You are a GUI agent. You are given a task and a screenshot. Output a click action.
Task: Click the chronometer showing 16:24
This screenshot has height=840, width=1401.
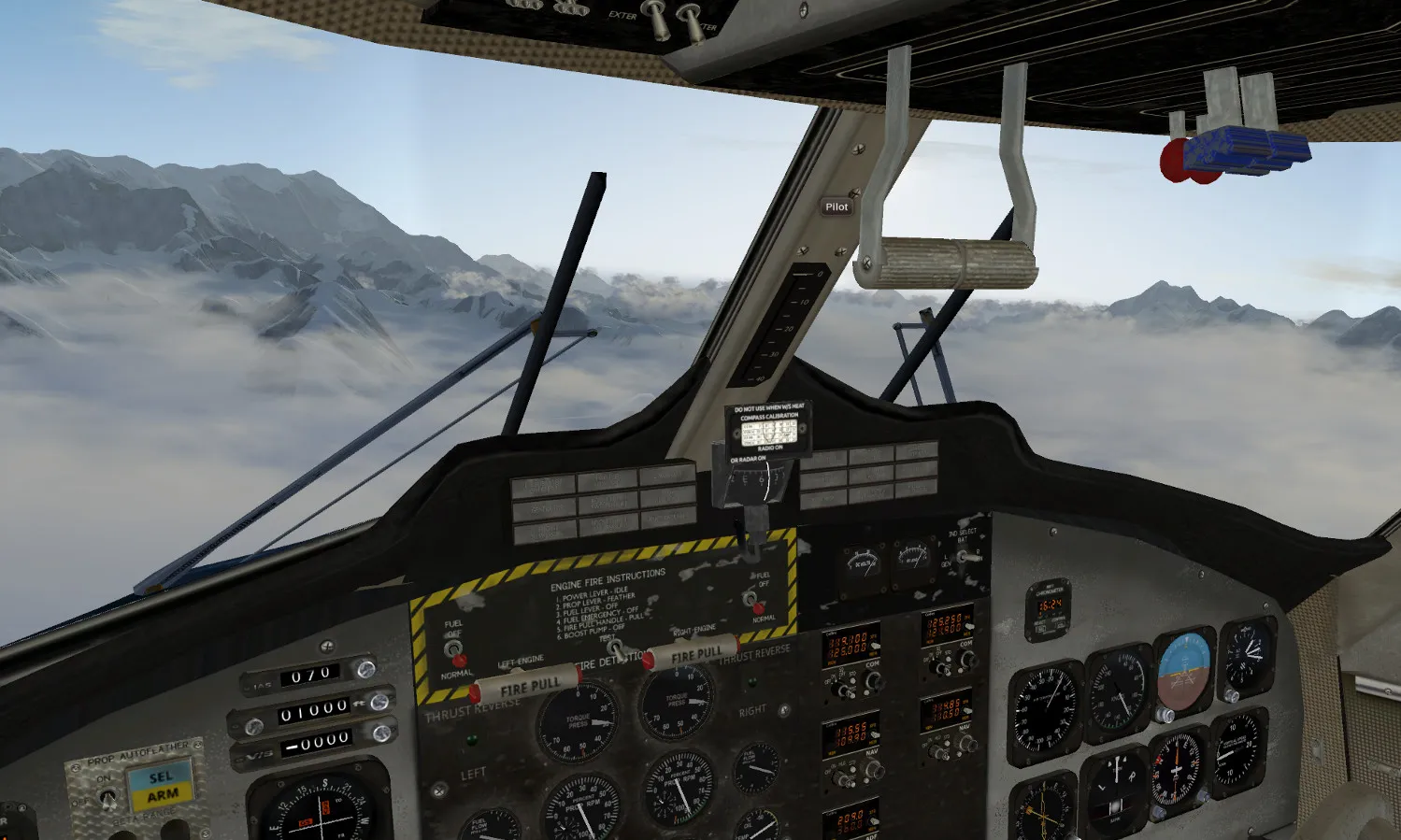click(x=1050, y=609)
